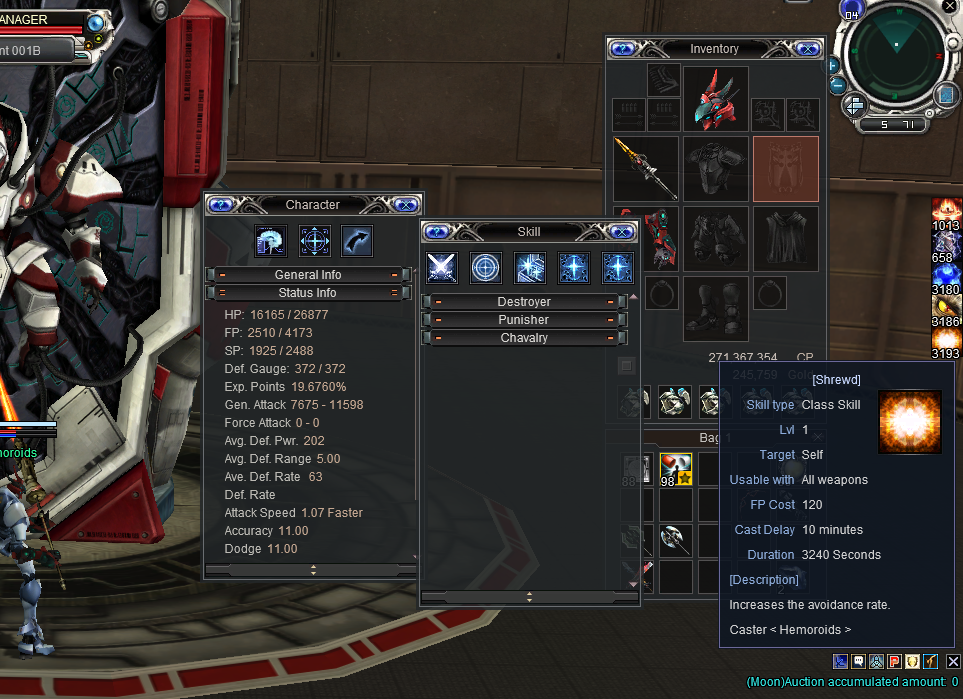Viewport: 963px width, 699px height.
Task: Select the curved arrow icon in Character window
Action: click(357, 240)
